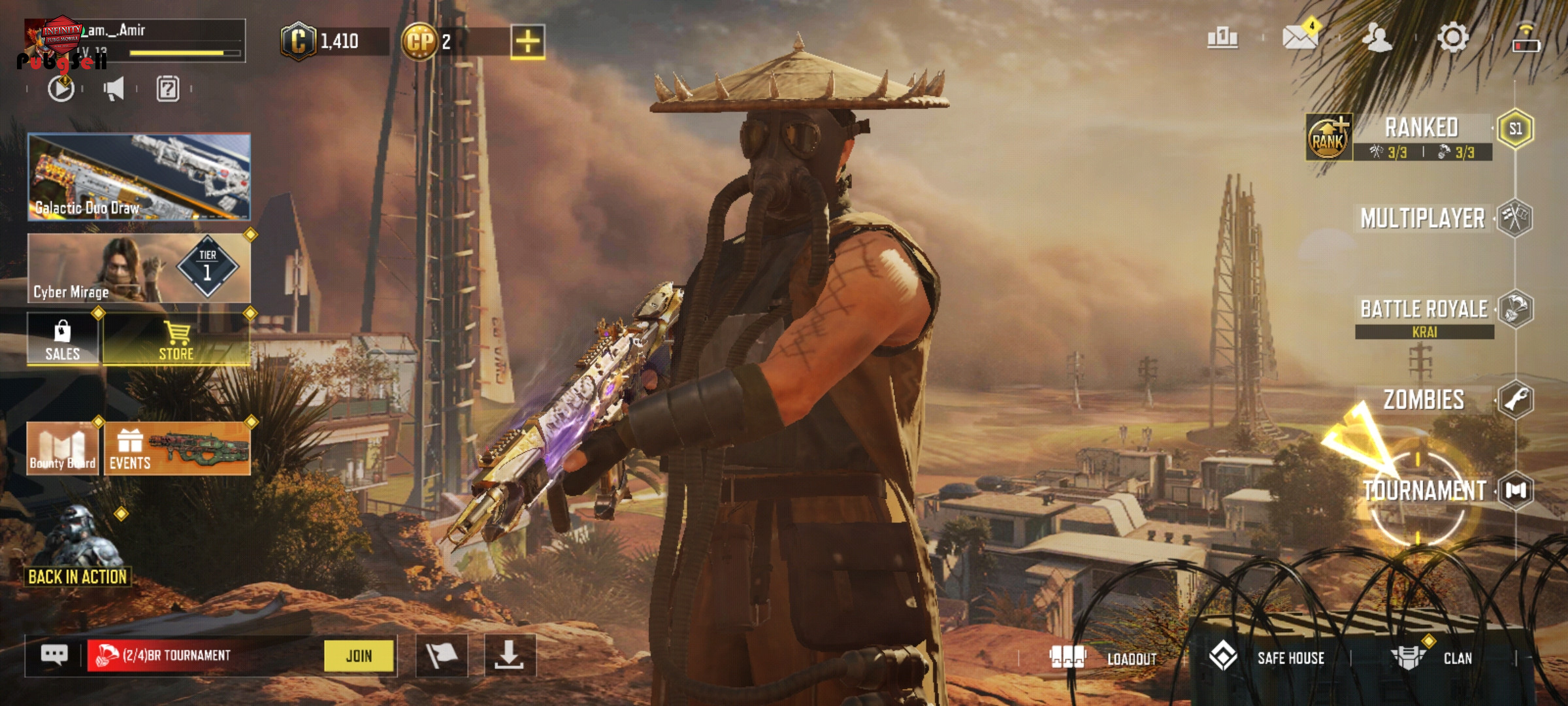The width and height of the screenshot is (1568, 706).
Task: Open the Loadout screen
Action: tap(1103, 658)
